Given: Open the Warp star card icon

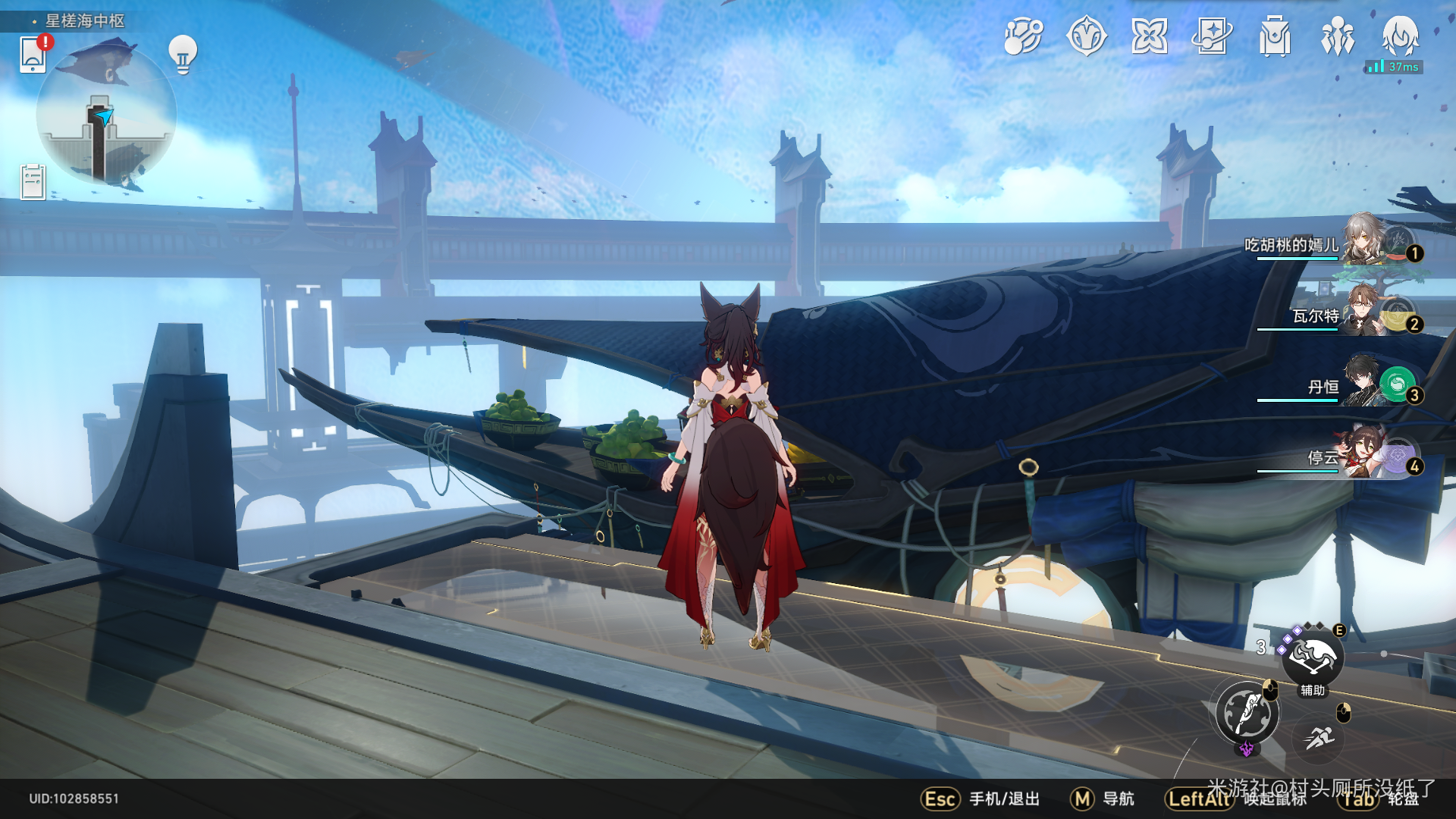Looking at the screenshot, I should (x=1212, y=36).
